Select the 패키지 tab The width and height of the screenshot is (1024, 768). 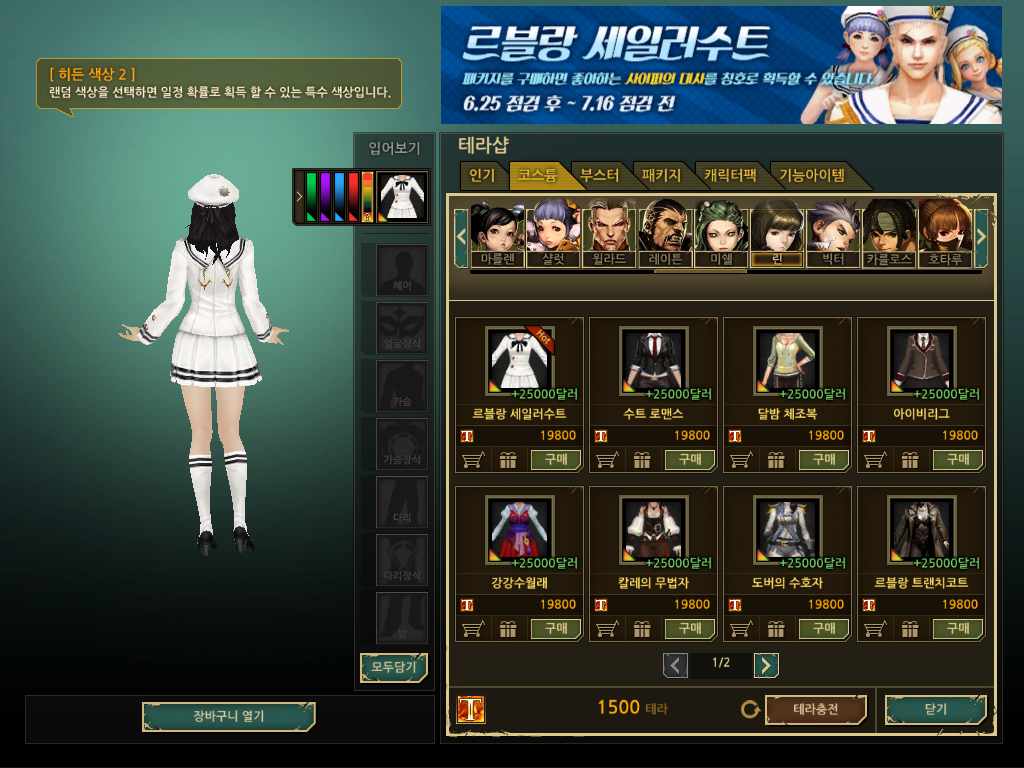(661, 176)
